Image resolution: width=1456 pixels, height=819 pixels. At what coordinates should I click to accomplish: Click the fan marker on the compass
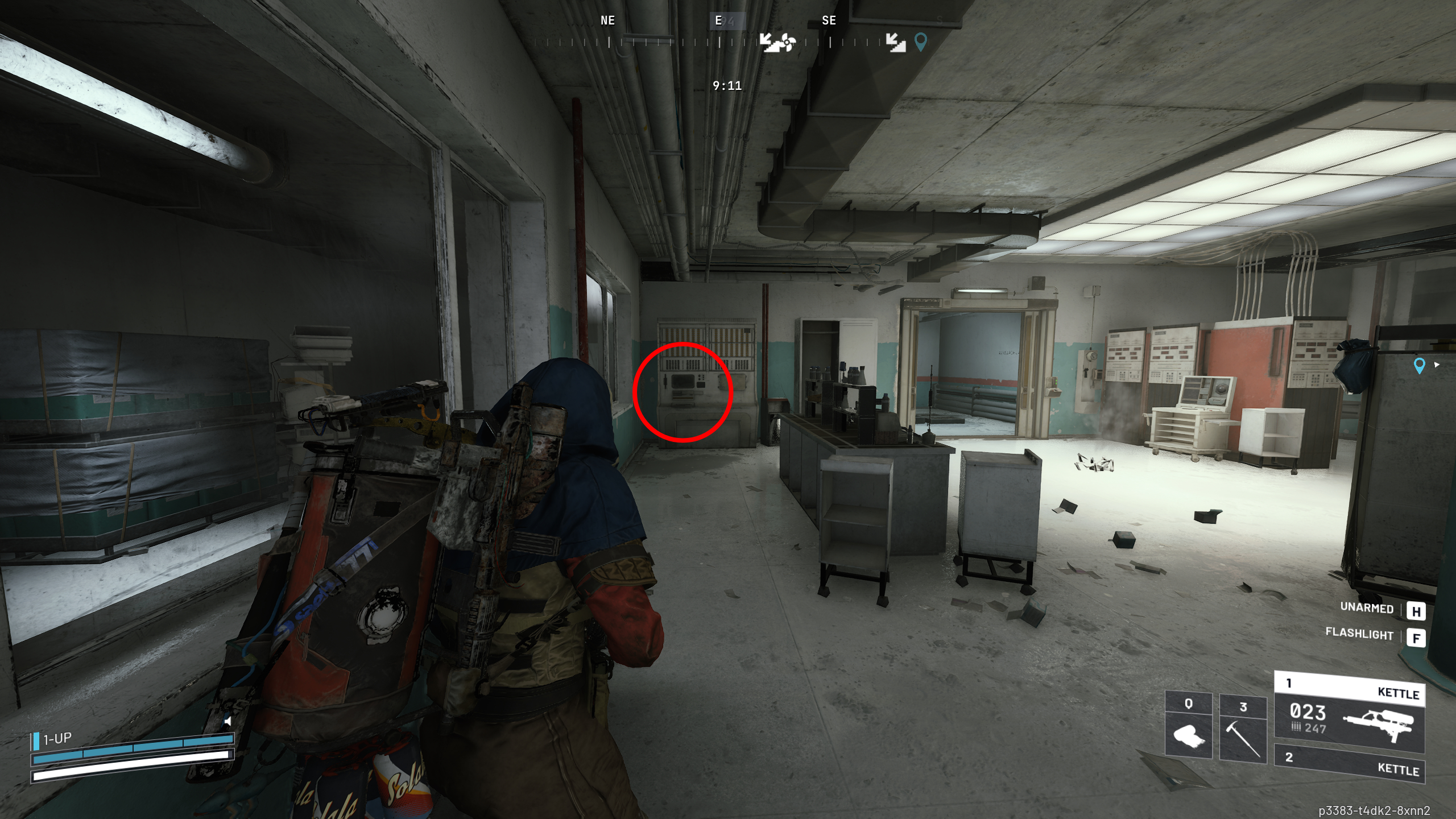click(x=787, y=42)
